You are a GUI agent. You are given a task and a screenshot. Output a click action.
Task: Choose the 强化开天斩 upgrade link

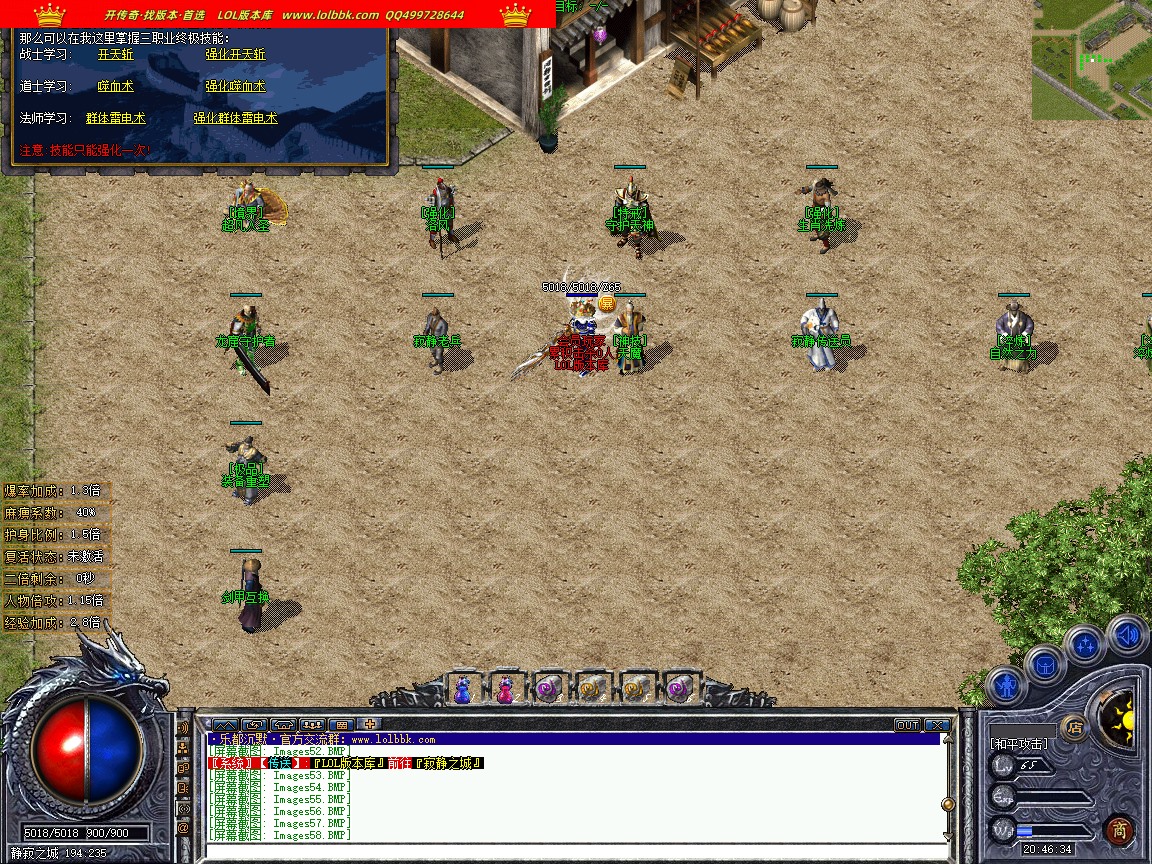(235, 55)
